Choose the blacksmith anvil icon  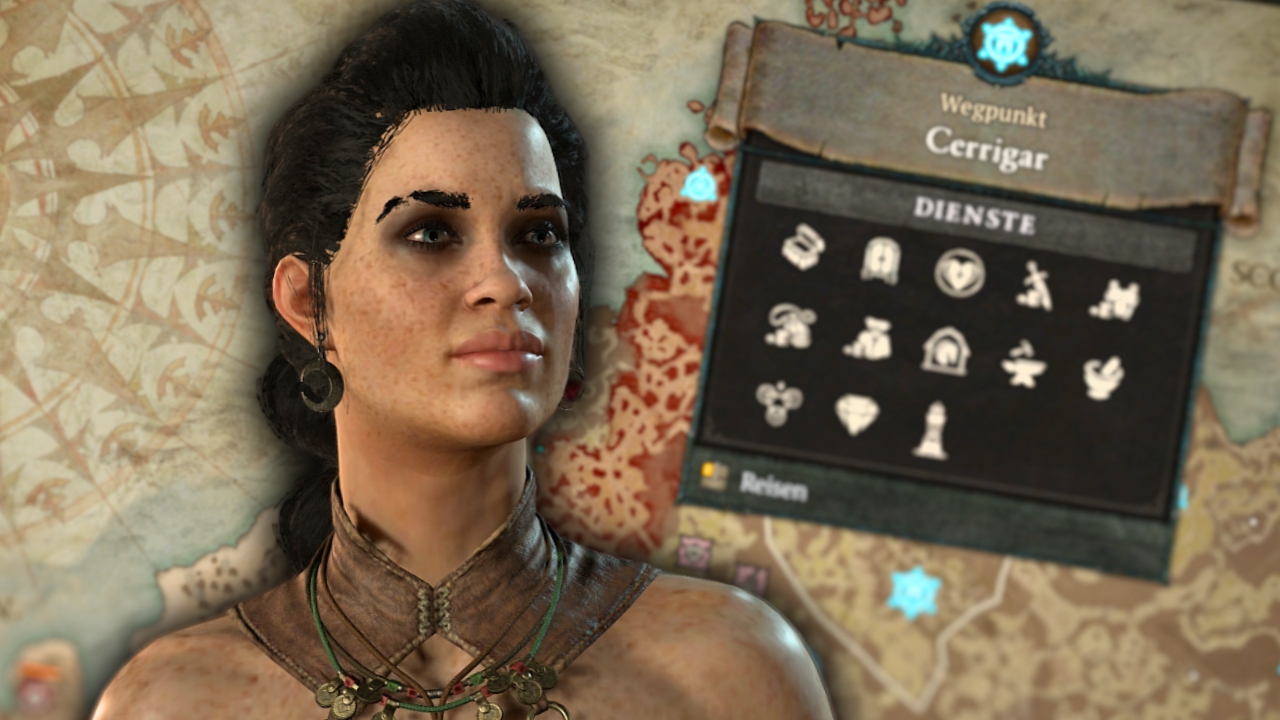[x=1023, y=365]
